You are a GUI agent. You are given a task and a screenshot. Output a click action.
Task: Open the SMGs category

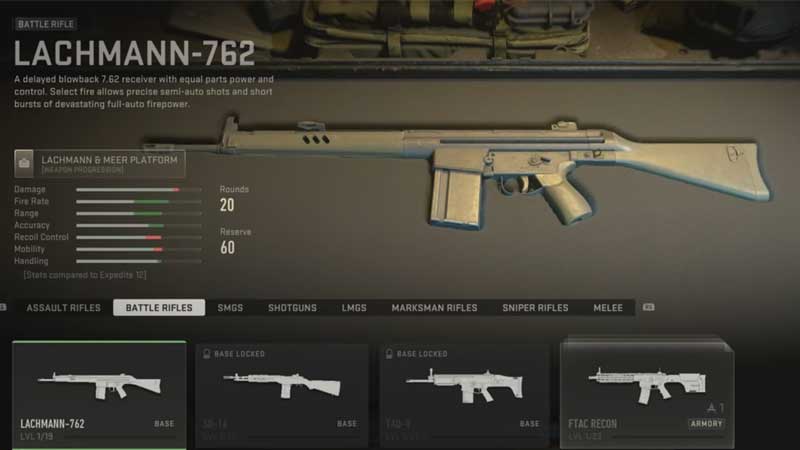[x=230, y=308]
